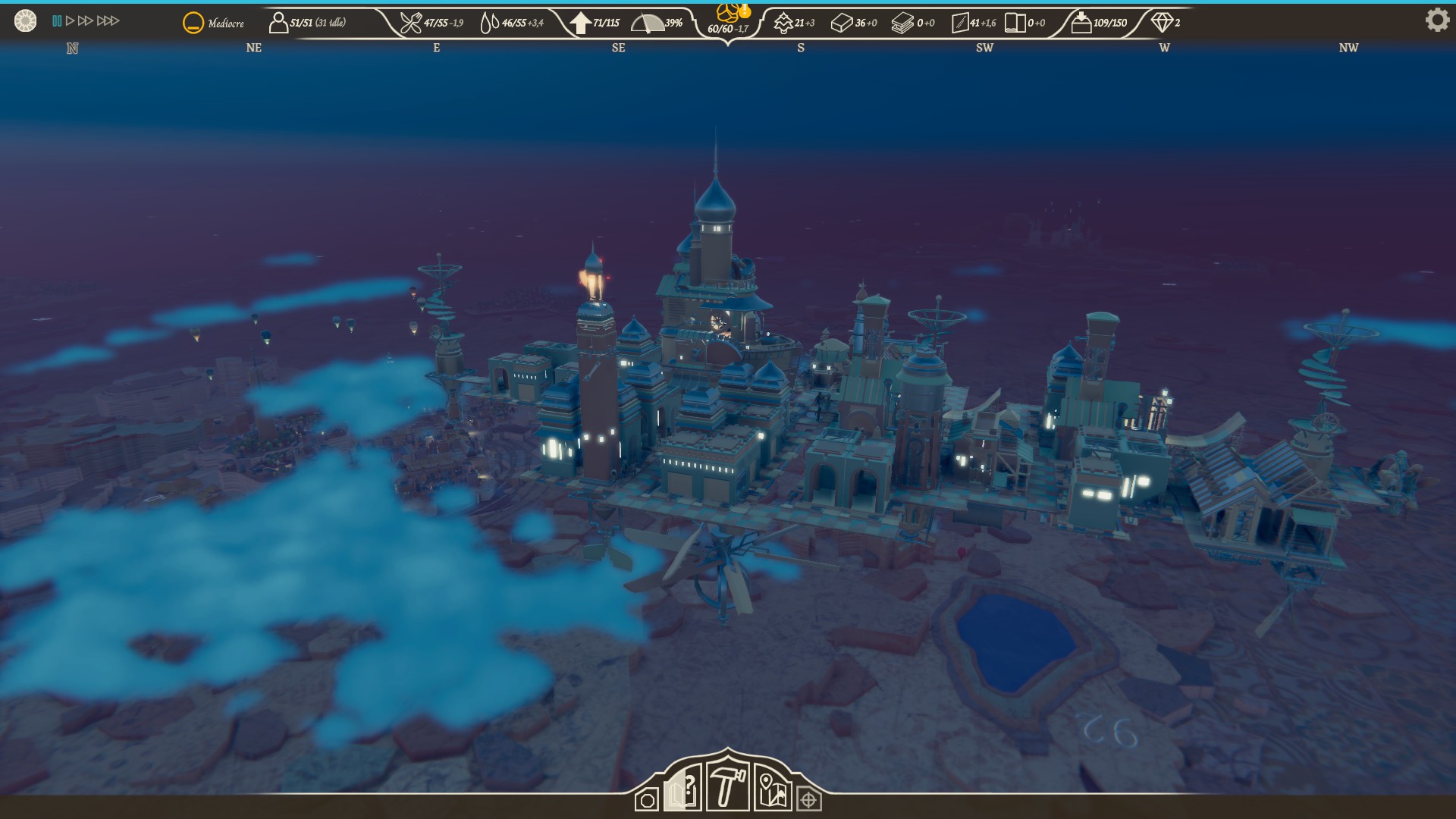The height and width of the screenshot is (819, 1456).
Task: Click the sun day-cycle dial icon
Action: tap(25, 21)
